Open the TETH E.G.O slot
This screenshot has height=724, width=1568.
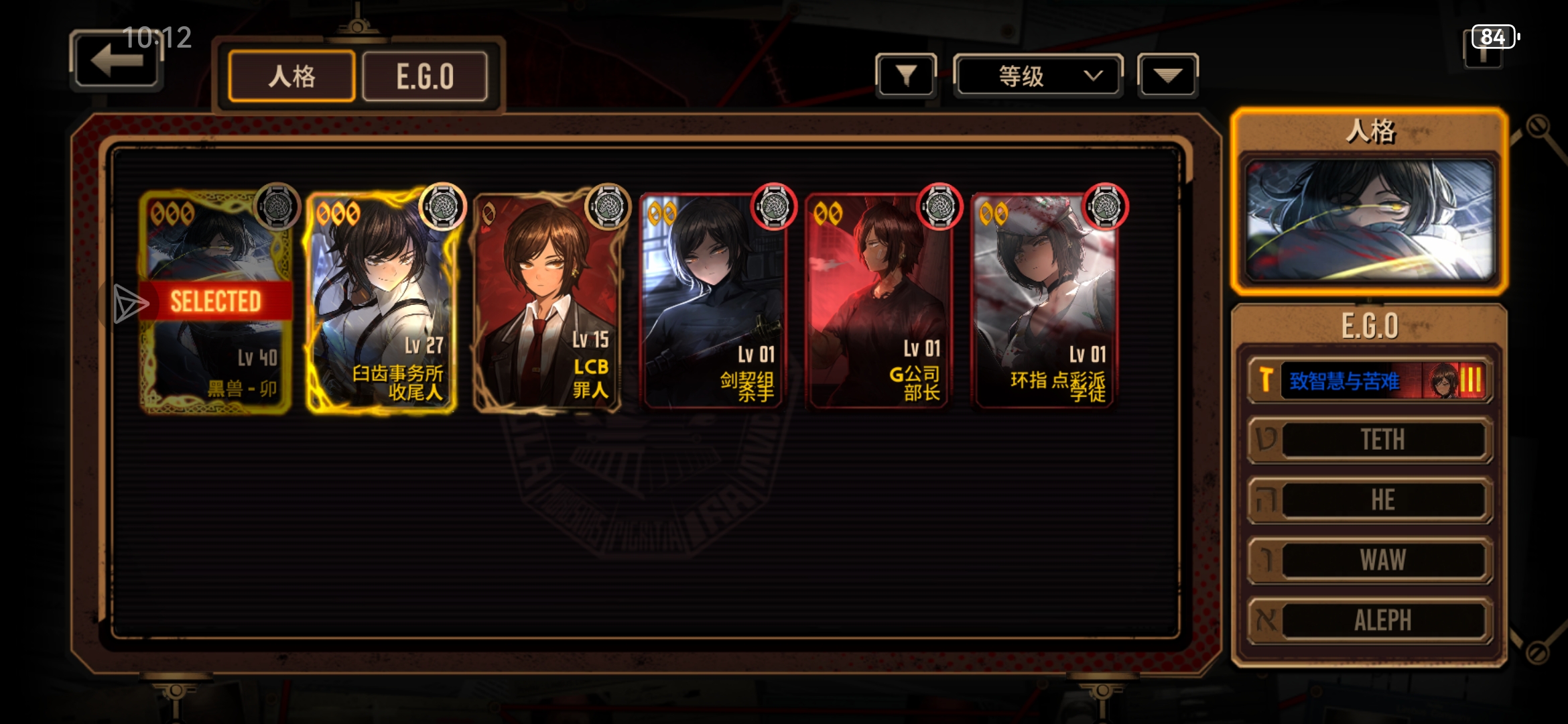pos(1370,440)
